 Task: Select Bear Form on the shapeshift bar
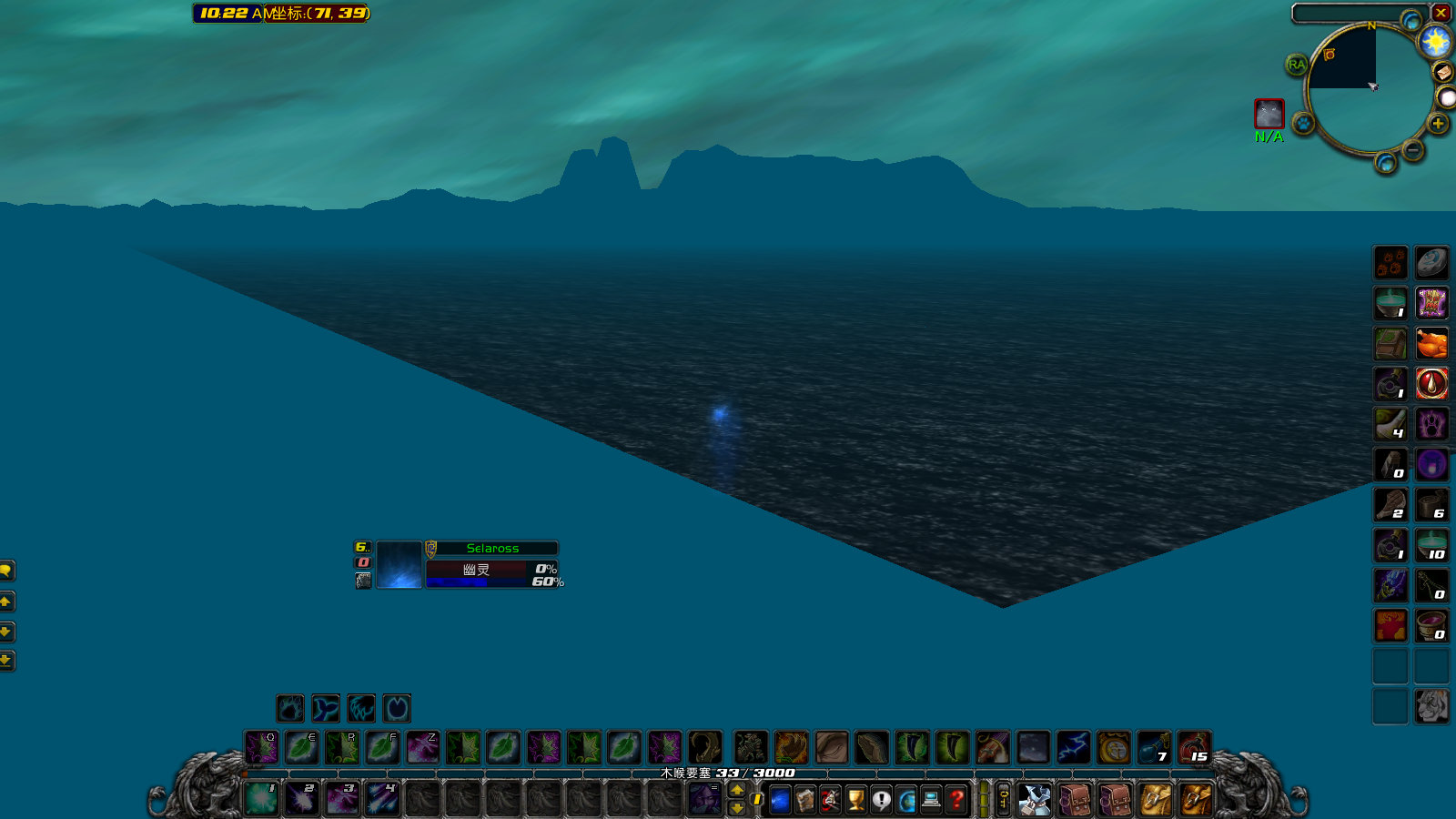[x=291, y=709]
